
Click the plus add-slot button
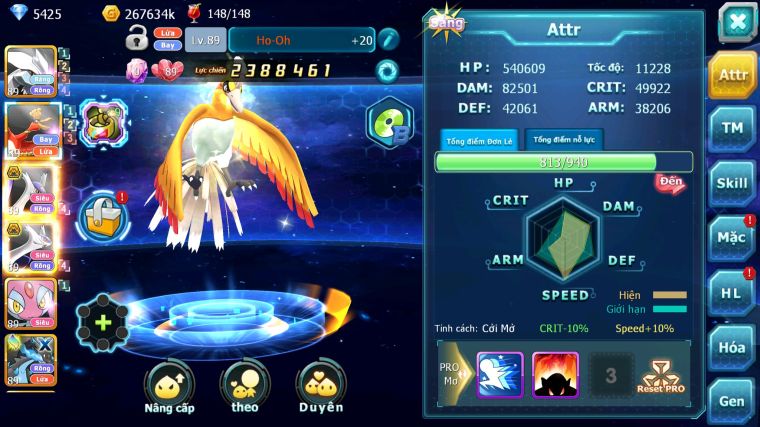(x=103, y=322)
